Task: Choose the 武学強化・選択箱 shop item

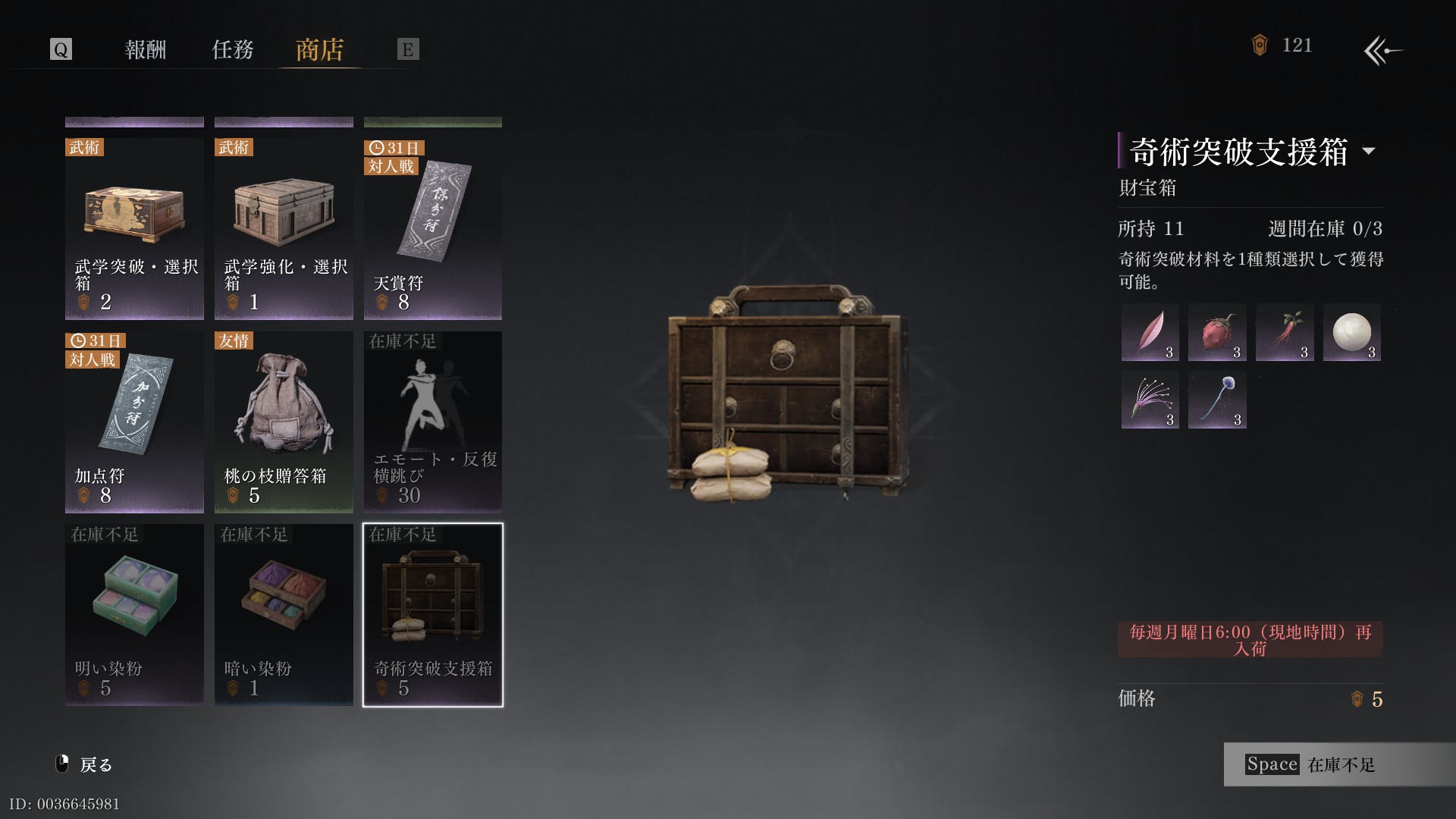Action: pos(284,227)
